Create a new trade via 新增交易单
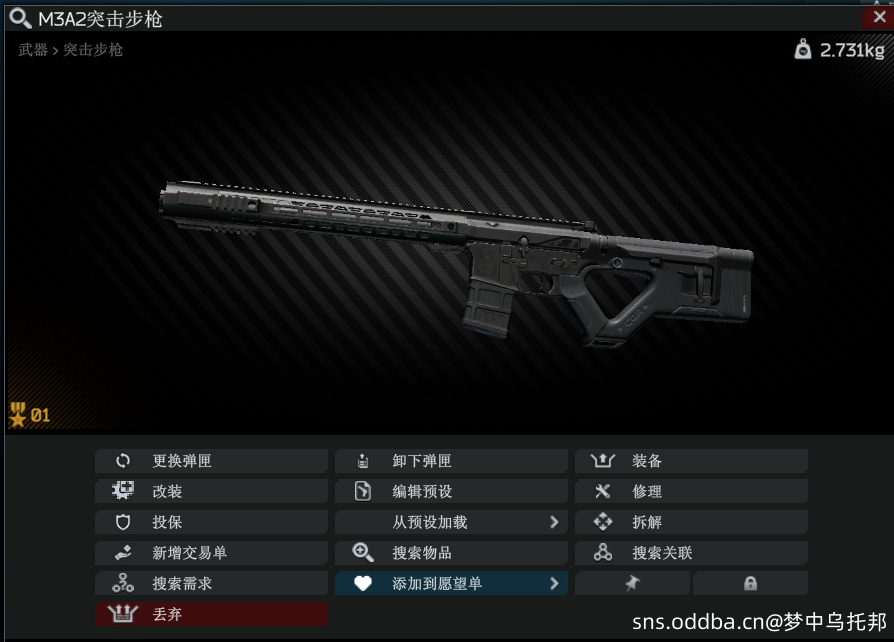894x642 pixels. coord(211,553)
